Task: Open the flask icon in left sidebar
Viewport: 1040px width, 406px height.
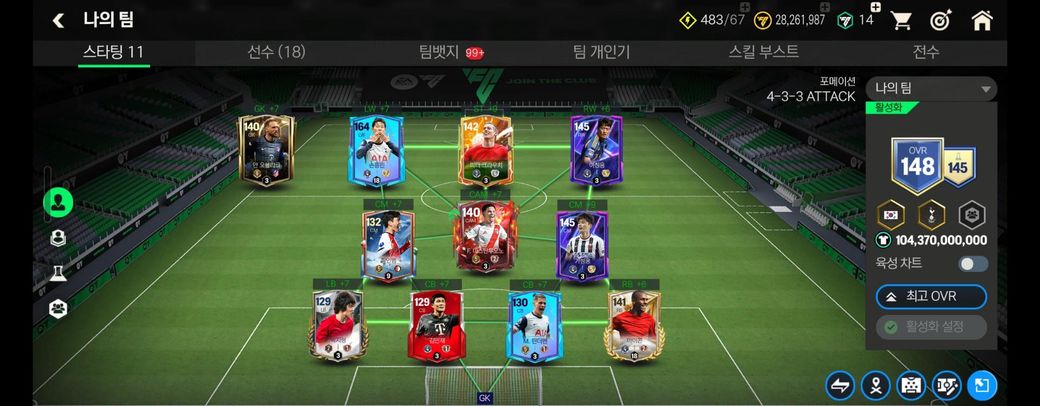Action: [x=58, y=273]
